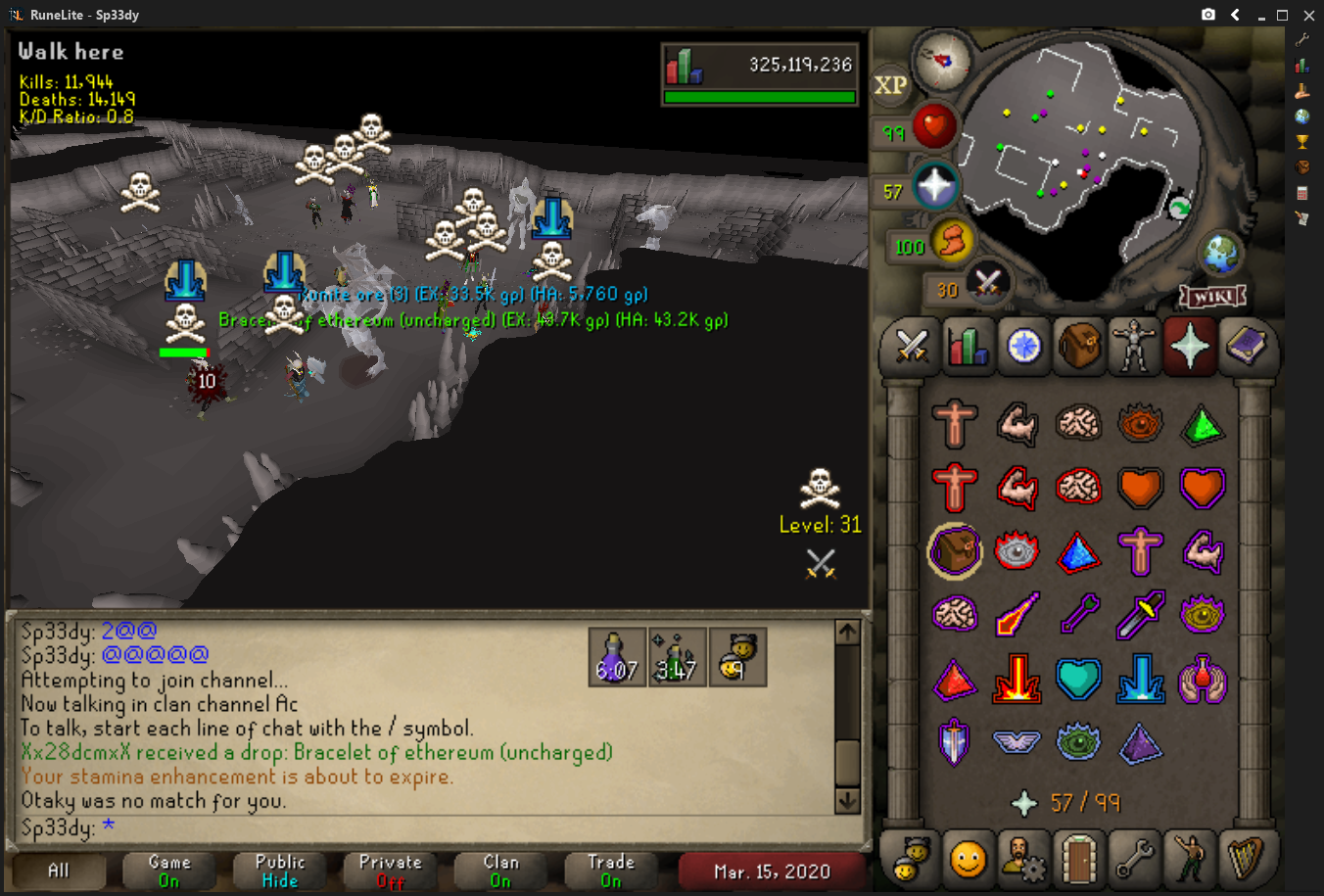The height and width of the screenshot is (896, 1324).
Task: Click the Wiki lookup button
Action: click(x=1212, y=296)
